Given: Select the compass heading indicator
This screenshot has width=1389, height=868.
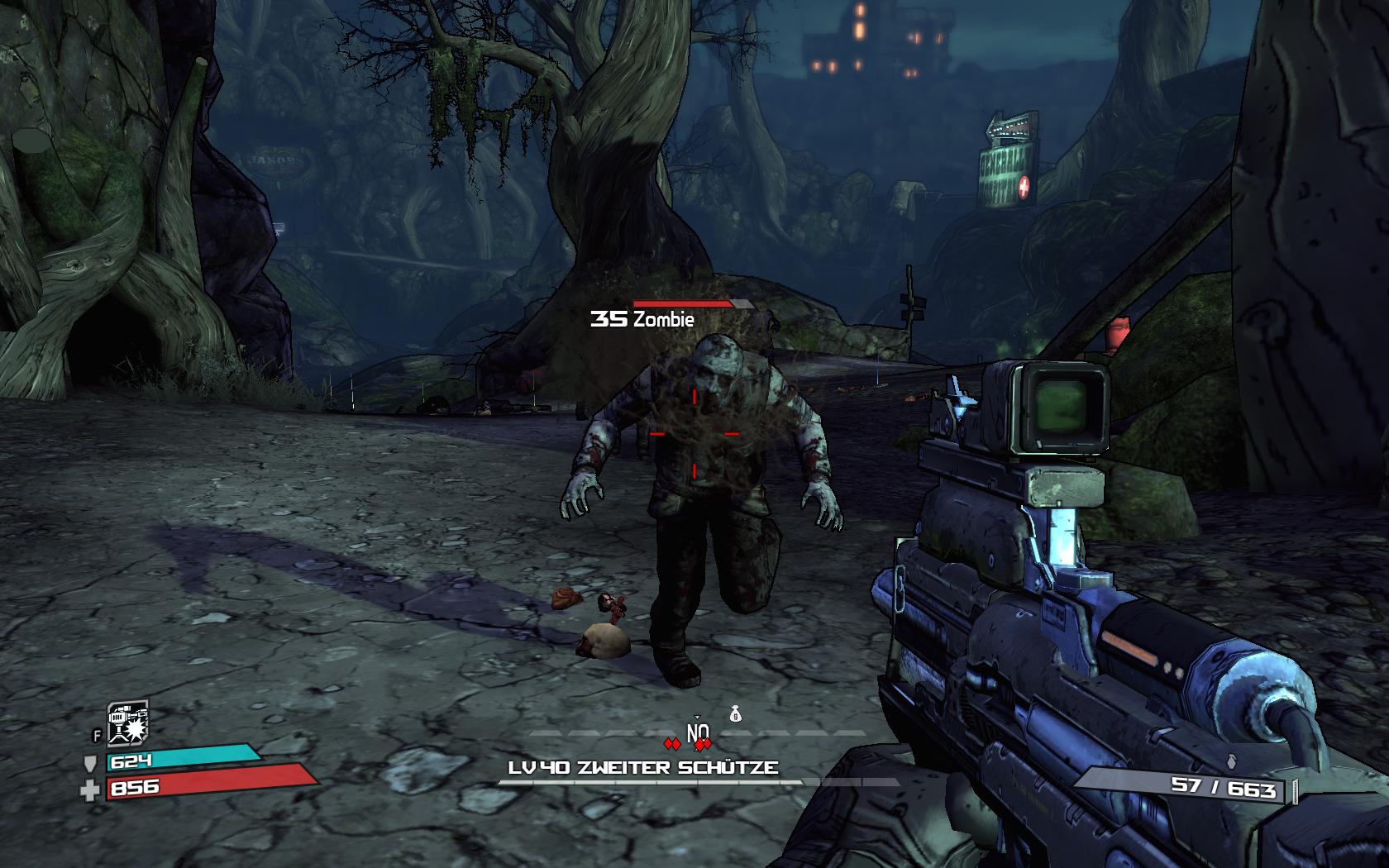Looking at the screenshot, I should click(x=698, y=732).
